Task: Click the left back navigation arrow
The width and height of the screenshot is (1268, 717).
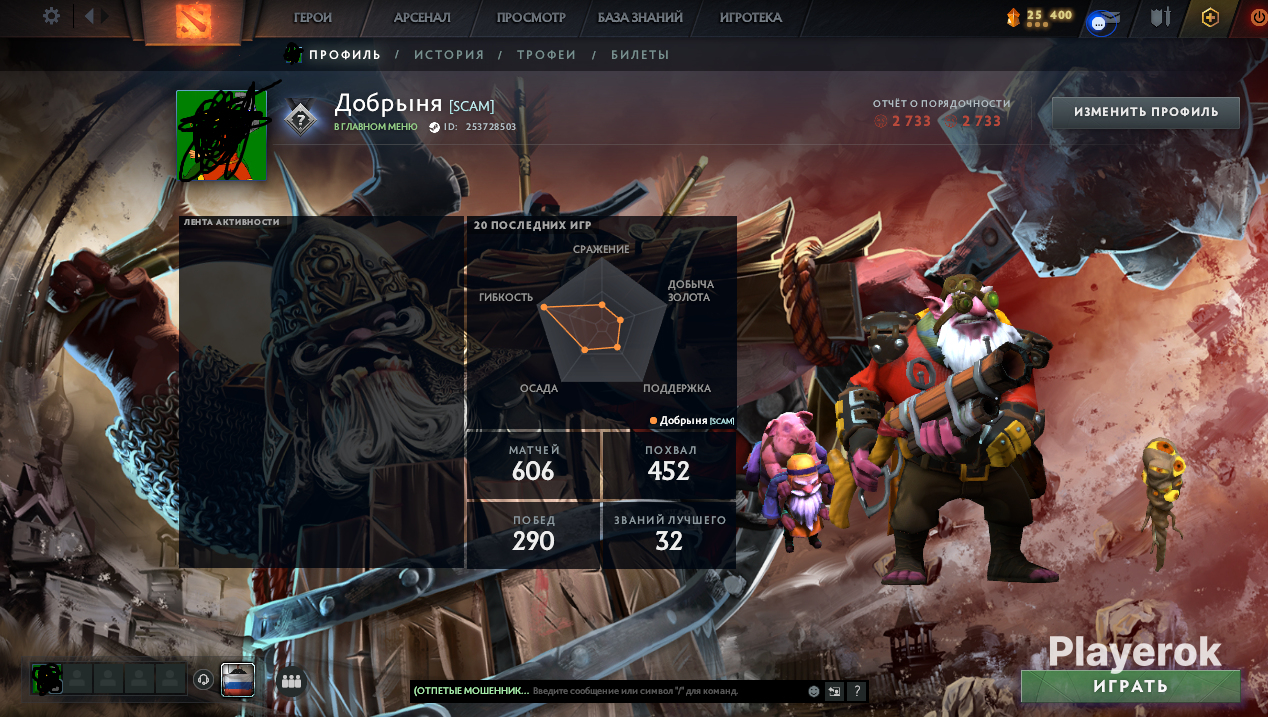Action: tap(89, 16)
